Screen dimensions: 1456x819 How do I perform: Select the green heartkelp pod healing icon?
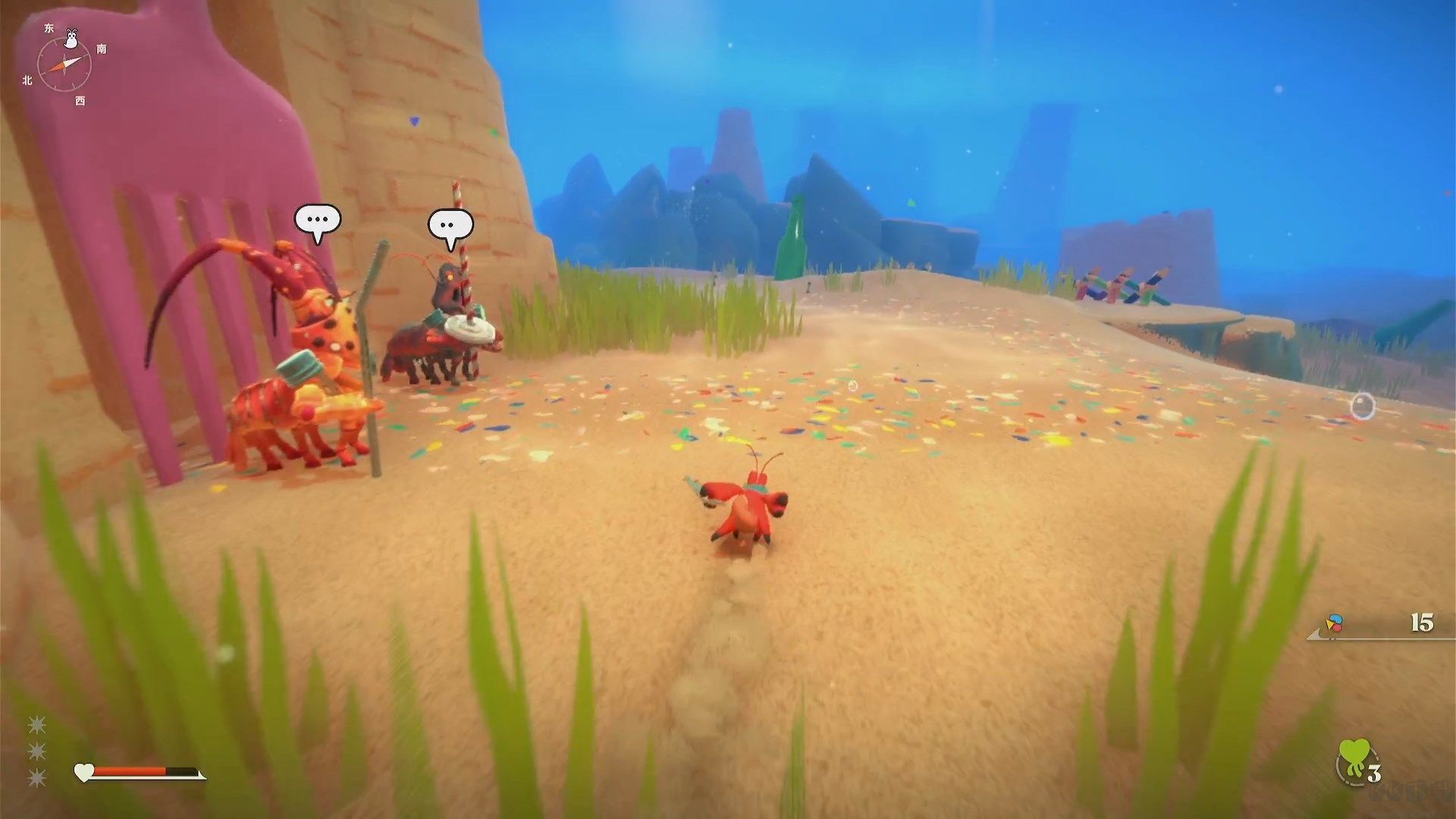1354,761
